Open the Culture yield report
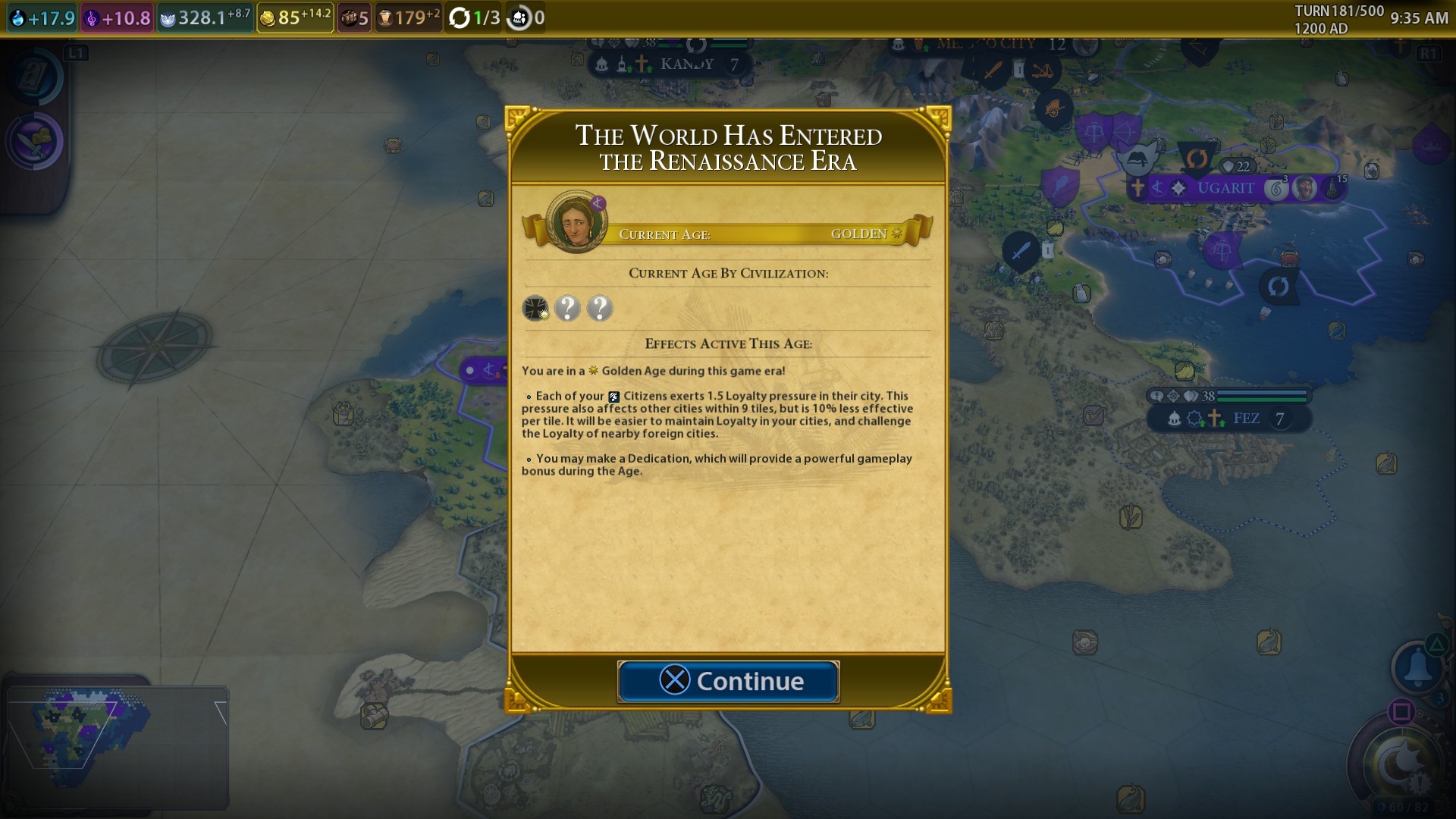This screenshot has width=1456, height=819. pyautogui.click(x=115, y=17)
